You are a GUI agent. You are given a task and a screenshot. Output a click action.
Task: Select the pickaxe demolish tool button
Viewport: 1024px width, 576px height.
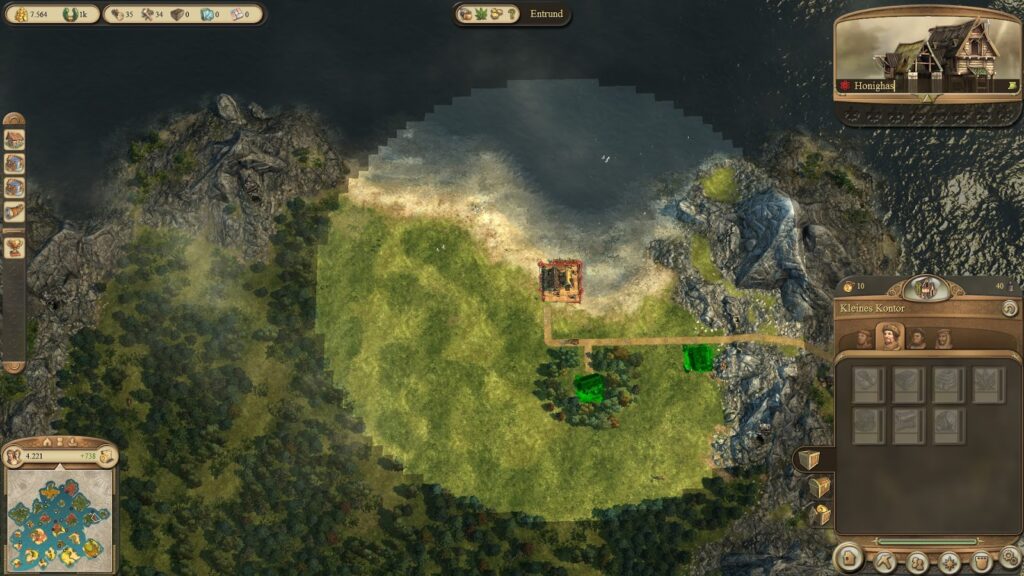(x=884, y=560)
